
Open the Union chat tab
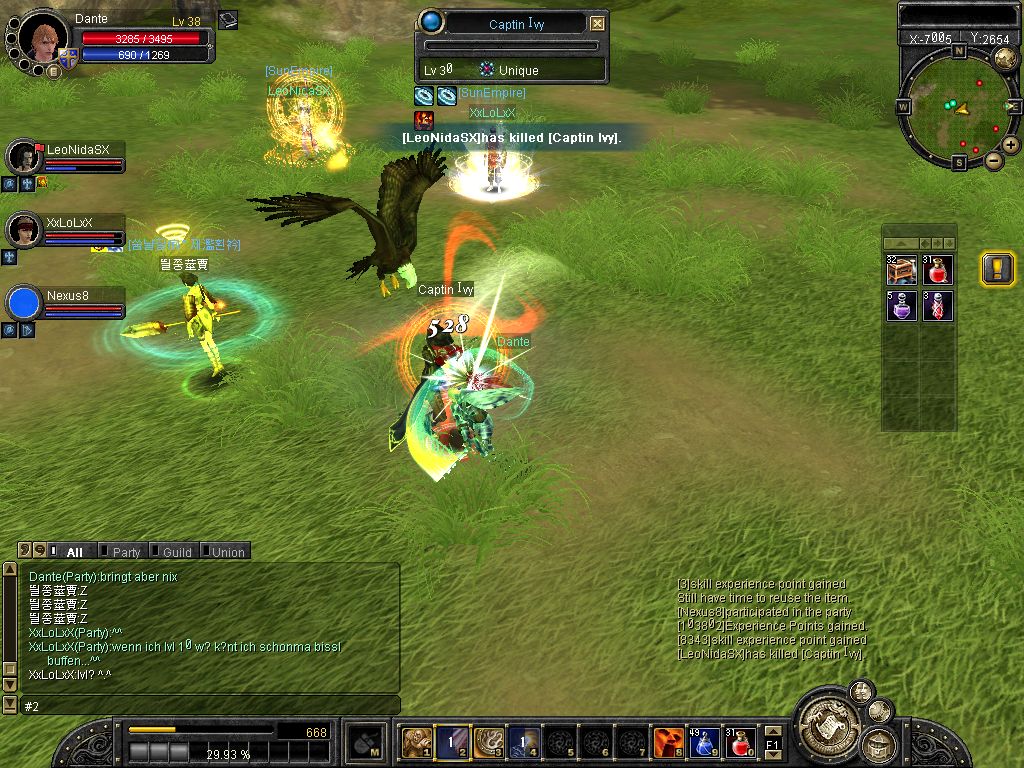point(227,552)
